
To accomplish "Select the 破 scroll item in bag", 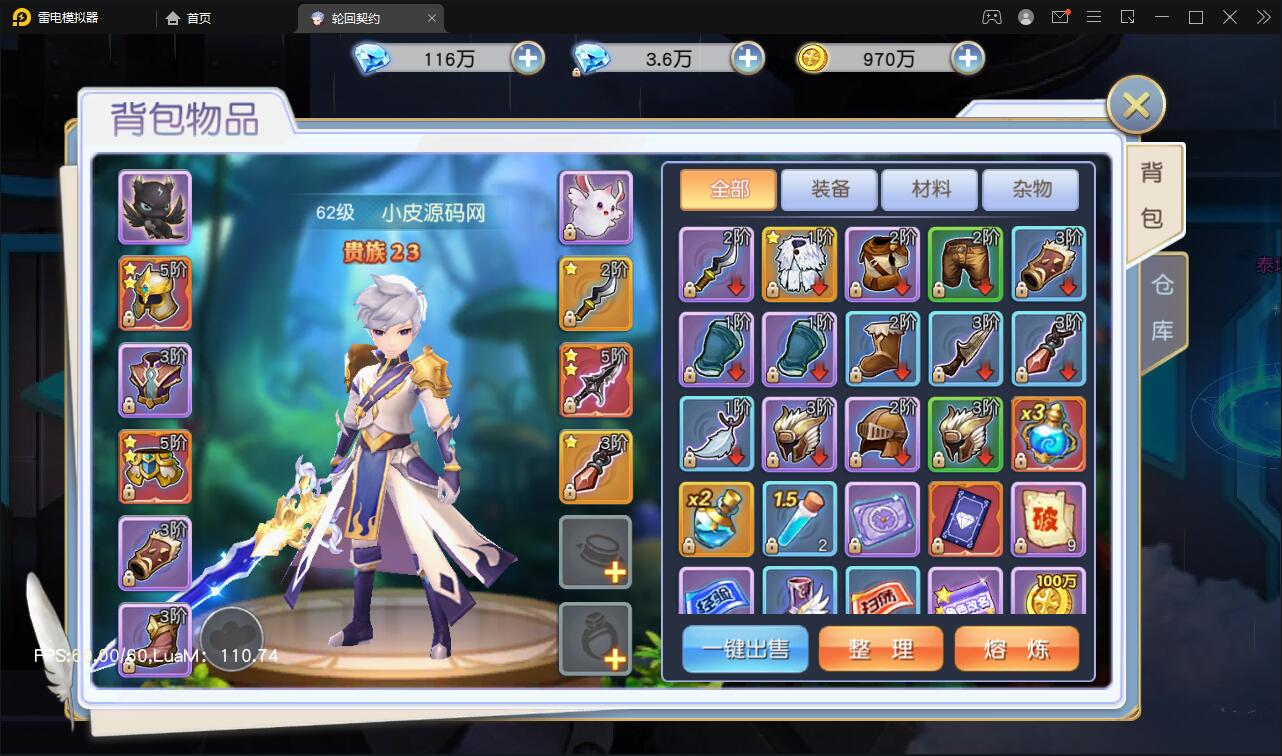I will (x=1048, y=519).
